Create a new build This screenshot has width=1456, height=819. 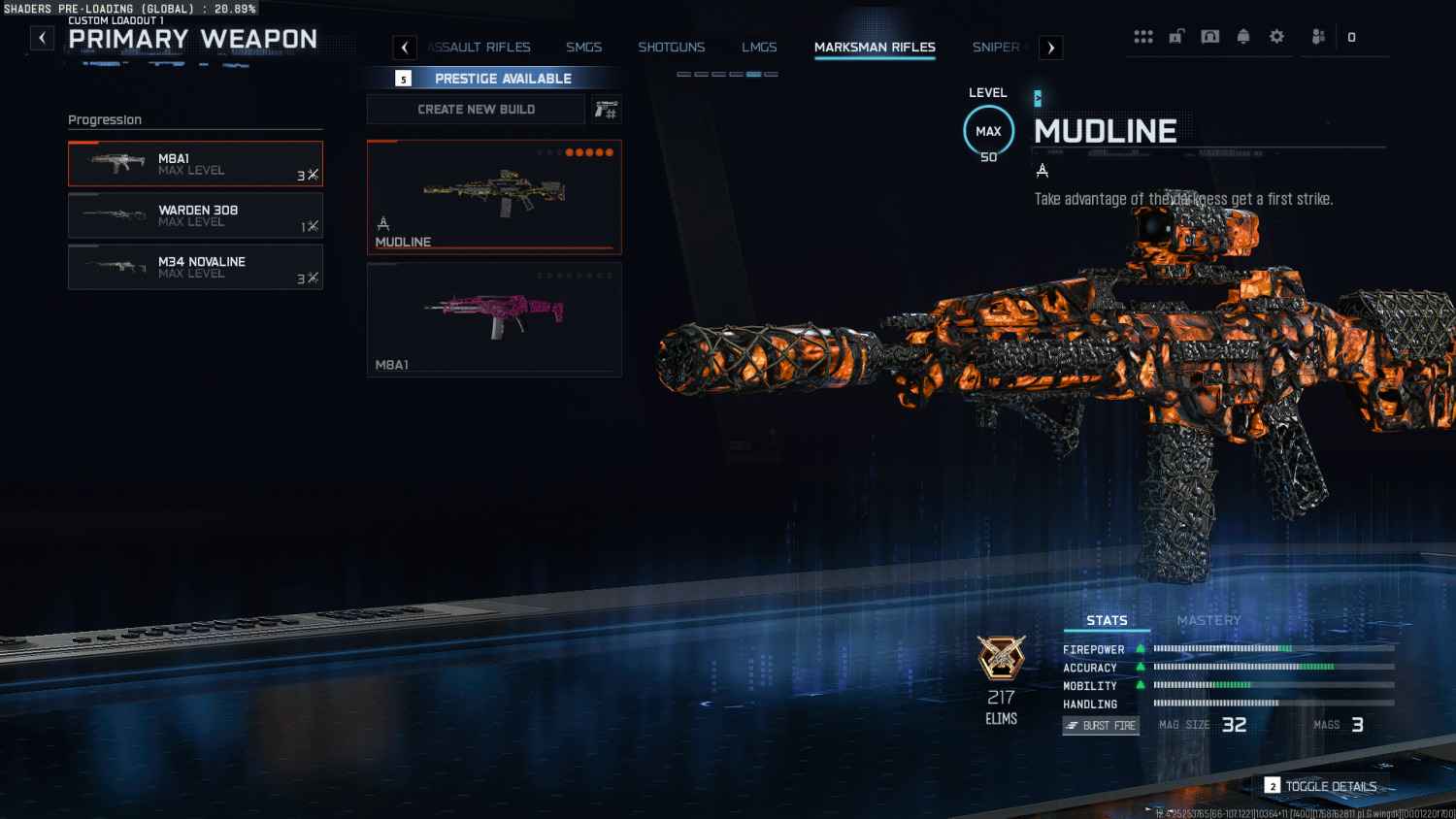click(476, 110)
